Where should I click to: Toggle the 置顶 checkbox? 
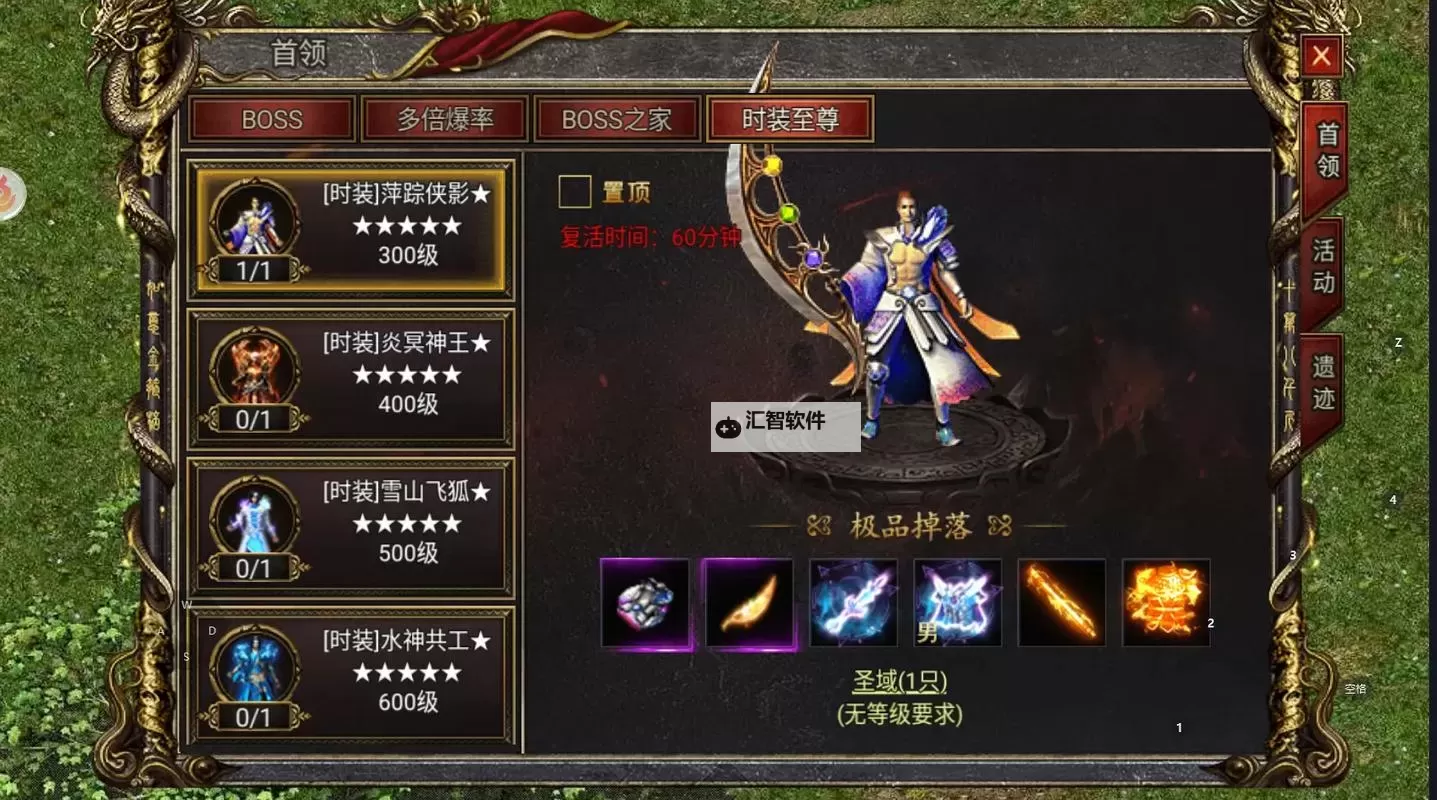pos(575,191)
